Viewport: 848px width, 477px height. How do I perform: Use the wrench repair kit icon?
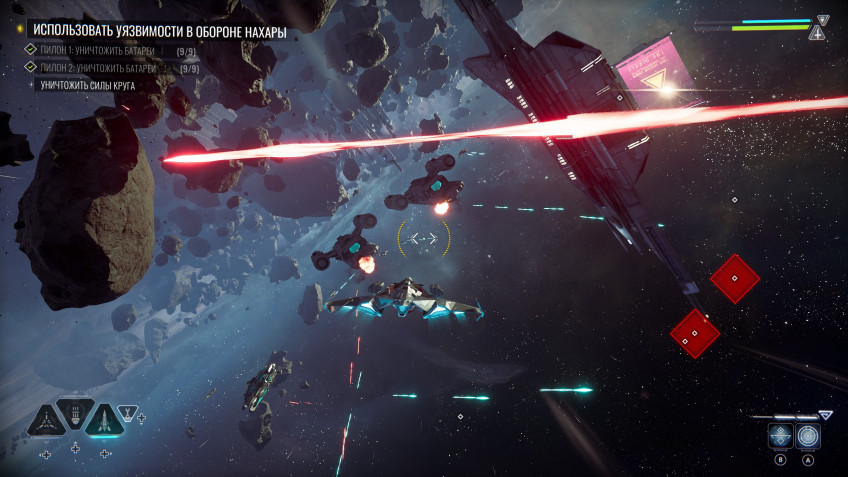128,411
